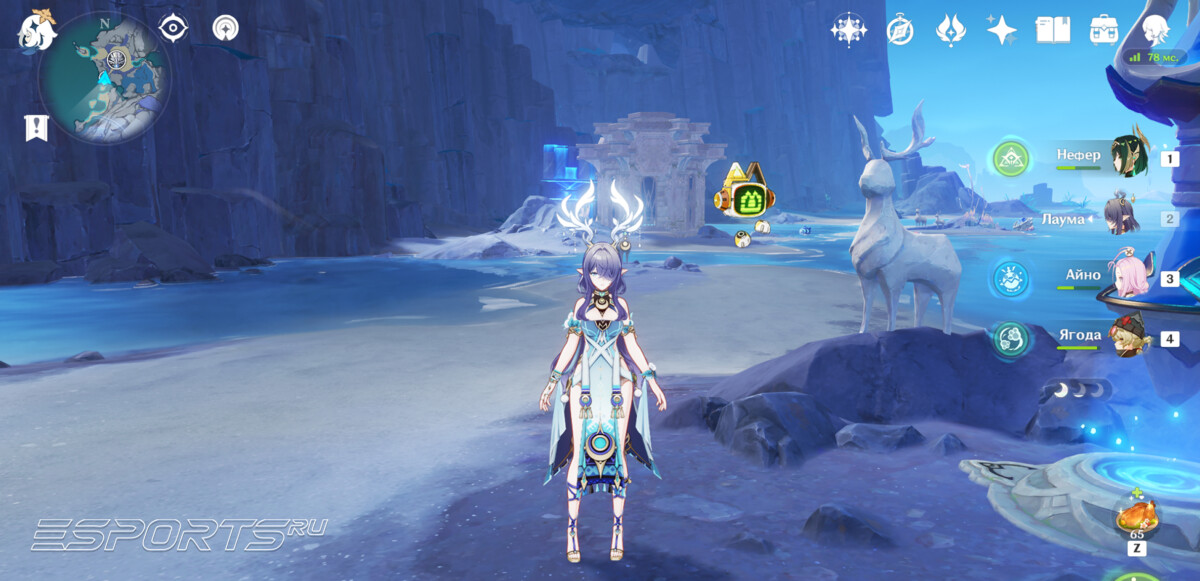Open the sparkle star Wish icon
1200x581 pixels.
point(1001,30)
